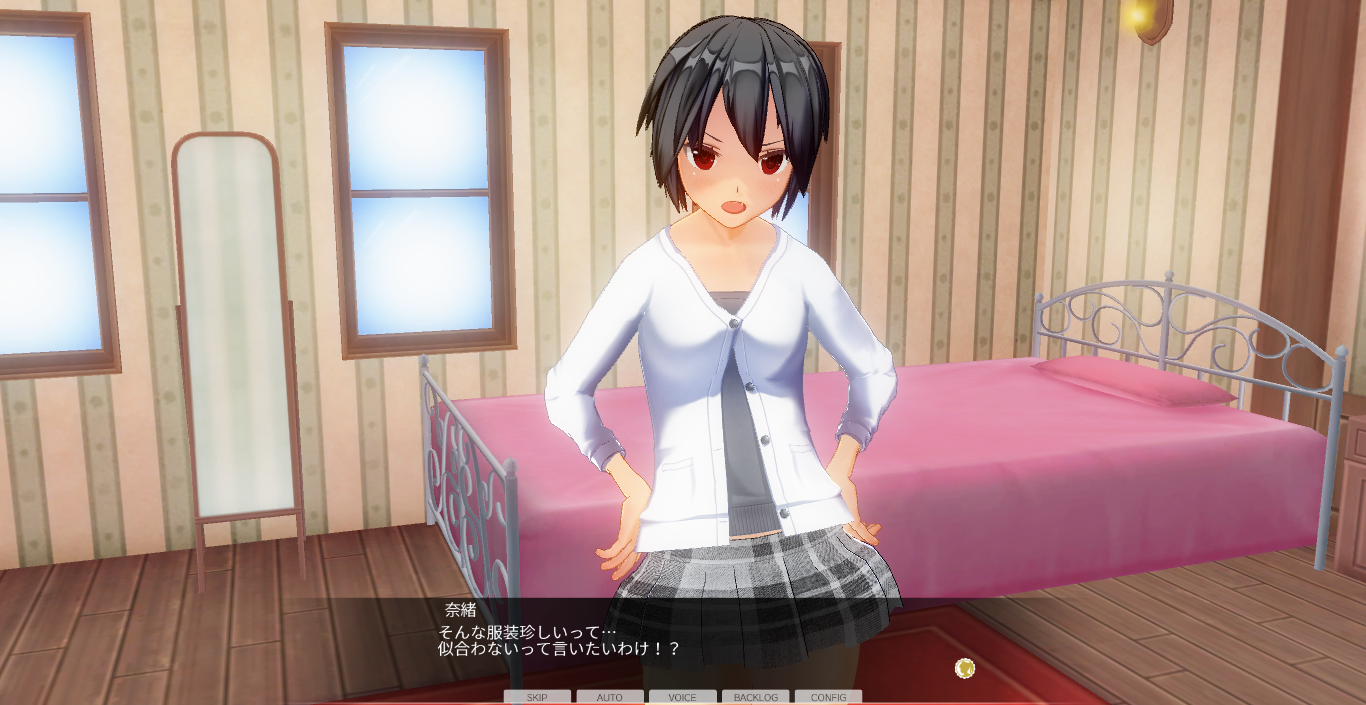Open the BACKLOG of past dialogue
Viewport: 1366px width, 705px height.
(755, 697)
